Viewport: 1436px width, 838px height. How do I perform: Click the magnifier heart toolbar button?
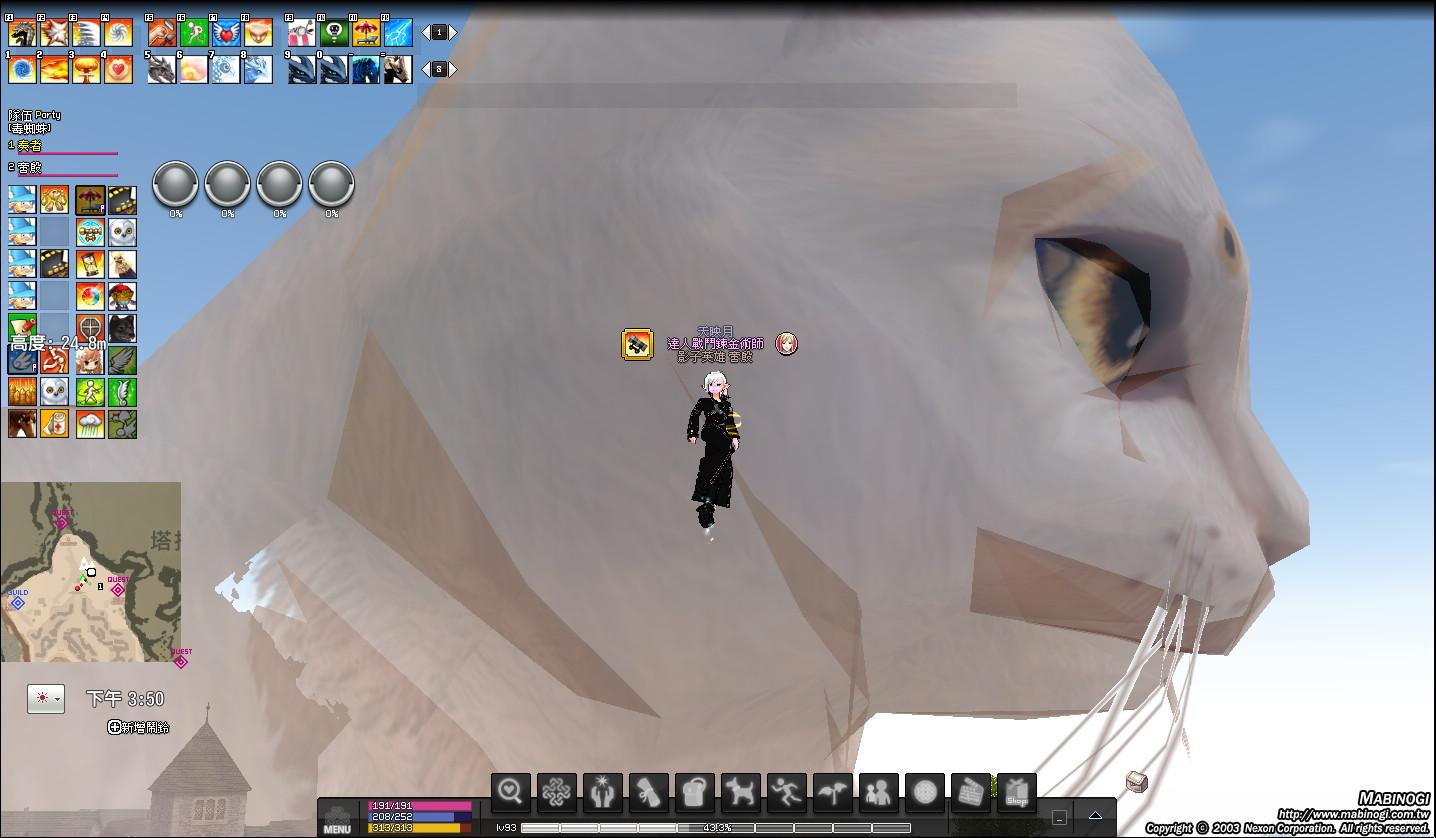point(510,793)
